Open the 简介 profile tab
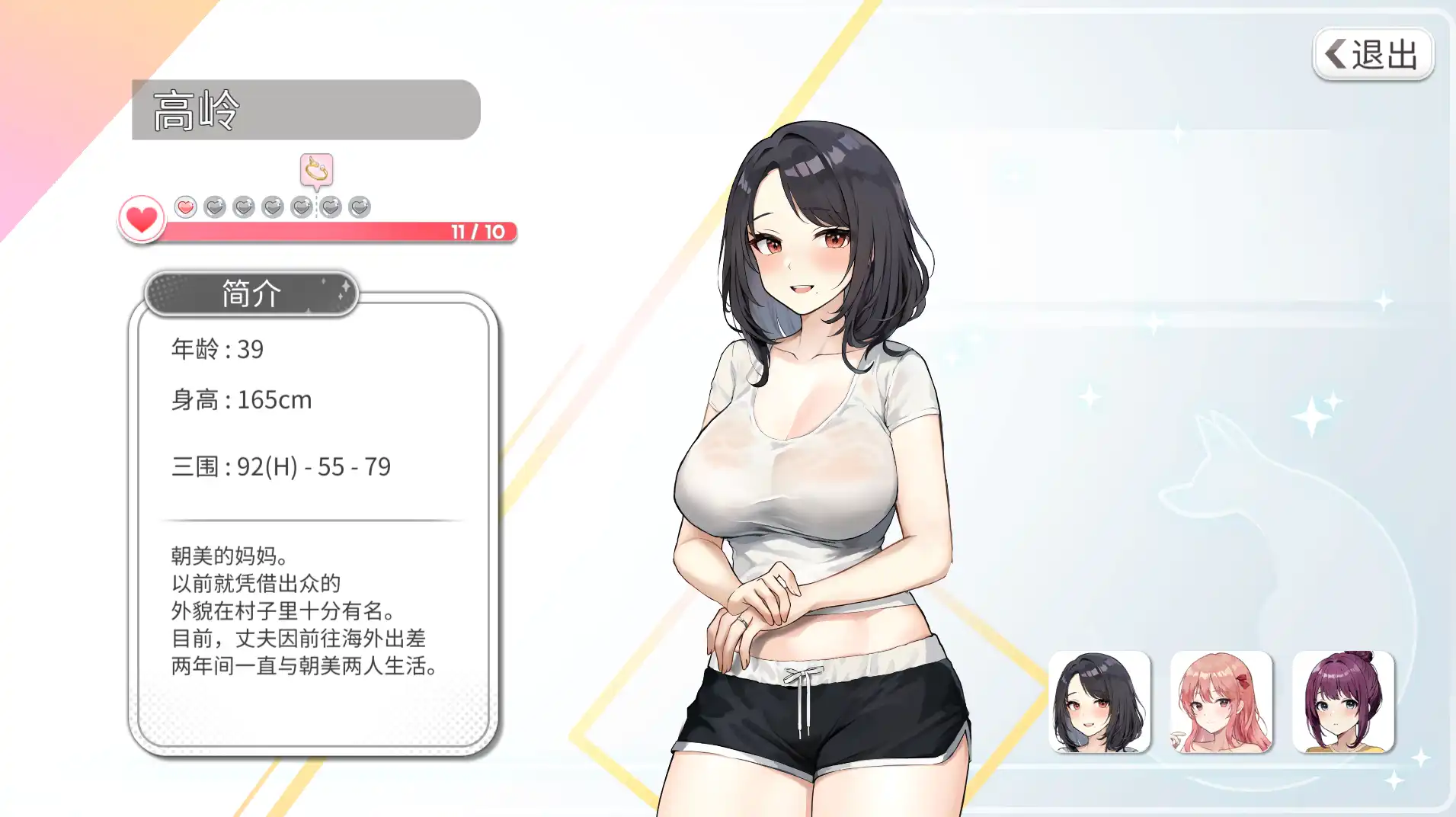 (249, 293)
